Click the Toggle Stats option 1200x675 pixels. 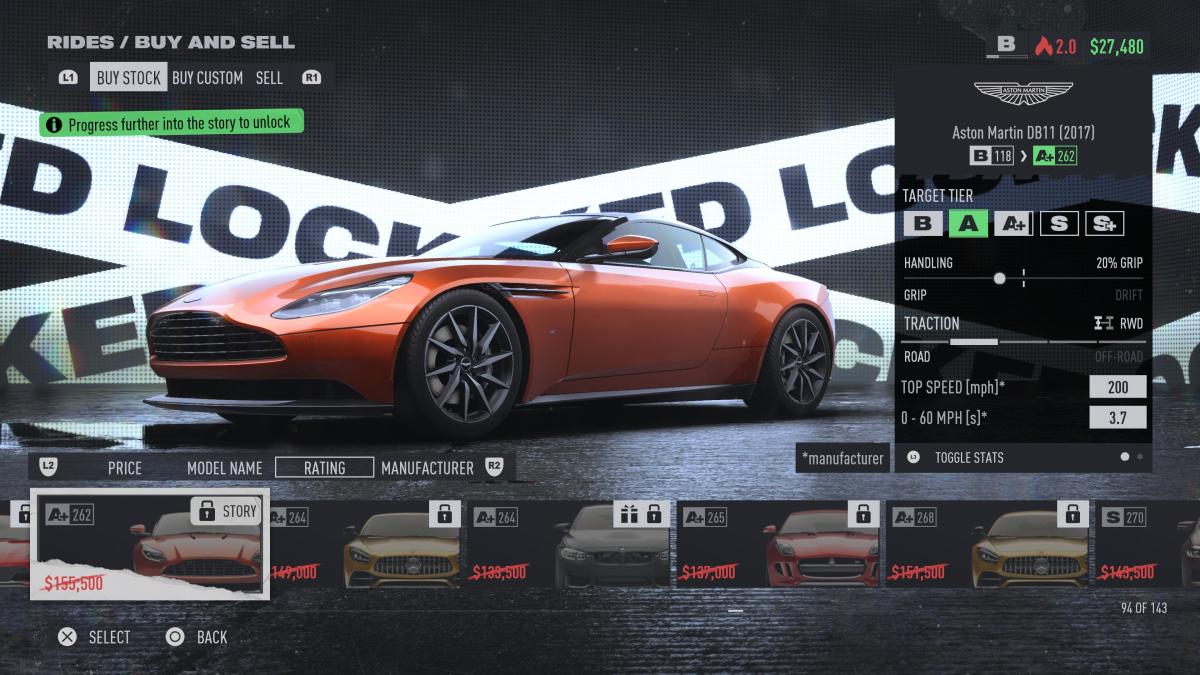[x=968, y=457]
